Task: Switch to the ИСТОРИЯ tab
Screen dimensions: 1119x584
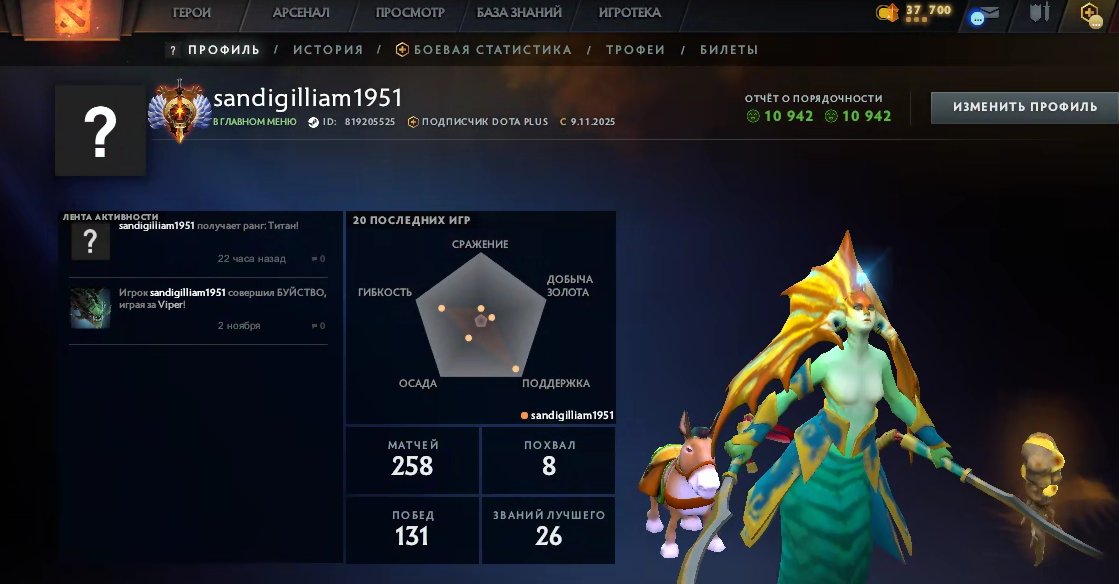Action: click(327, 50)
